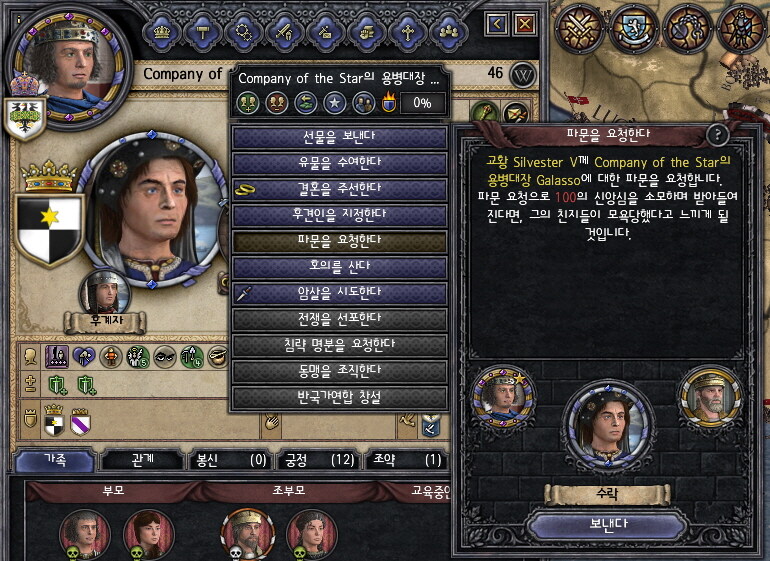Switch to the '가족' family tab
The width and height of the screenshot is (770, 561).
54,460
